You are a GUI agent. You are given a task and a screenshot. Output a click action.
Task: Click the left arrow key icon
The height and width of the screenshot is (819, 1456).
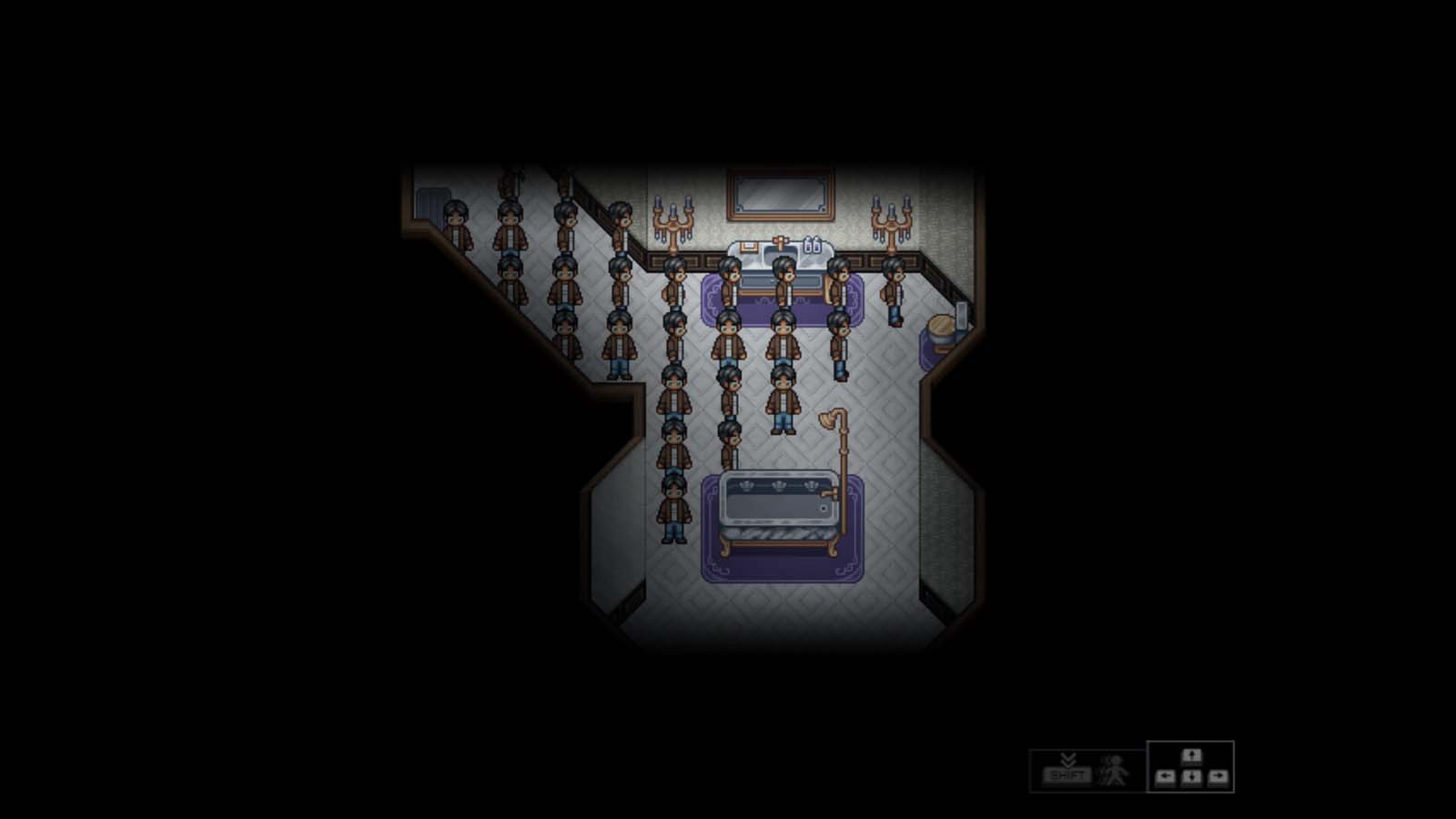pos(1166,777)
